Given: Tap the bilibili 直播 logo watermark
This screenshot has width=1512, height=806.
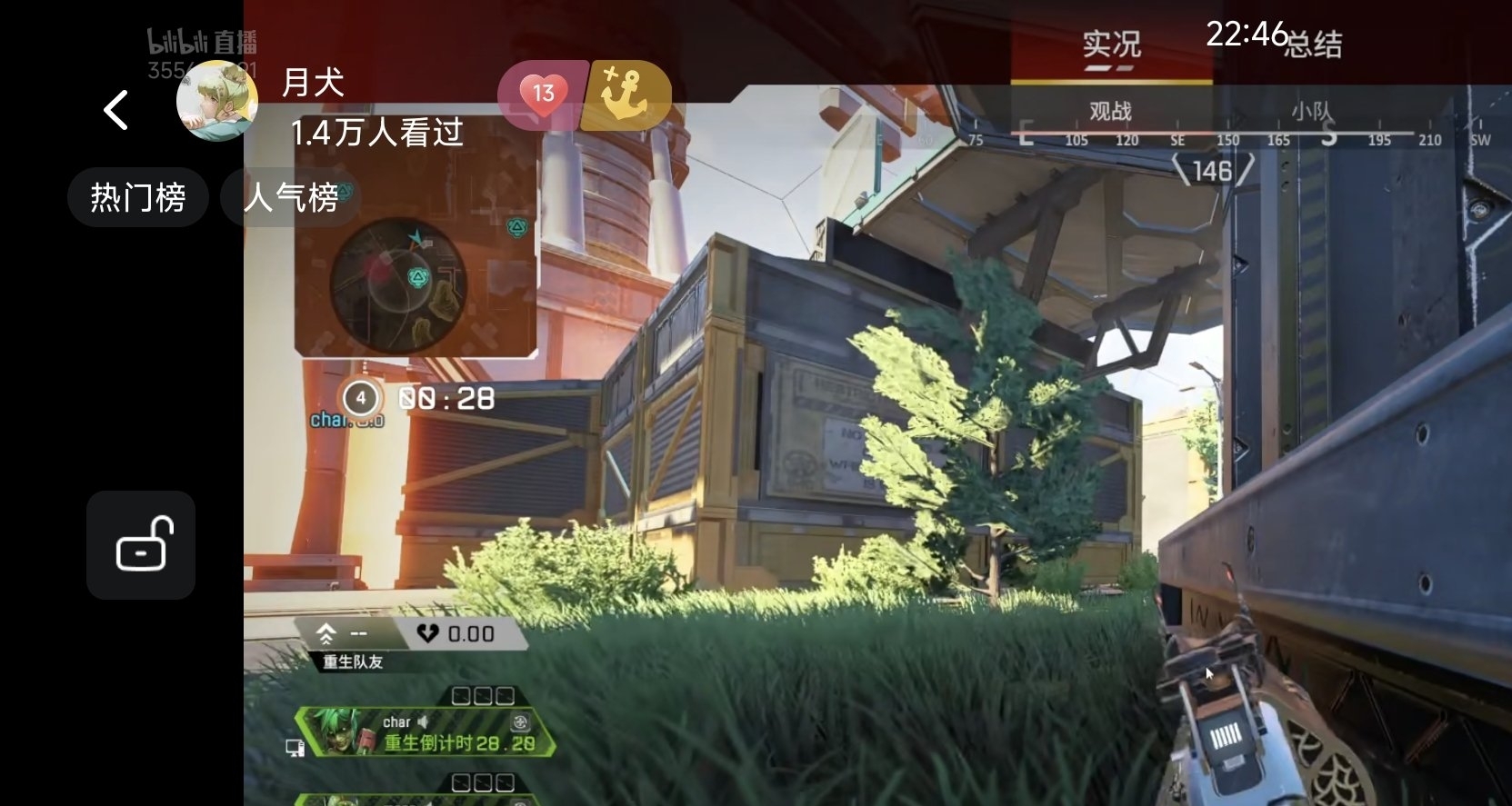Looking at the screenshot, I should [202, 40].
